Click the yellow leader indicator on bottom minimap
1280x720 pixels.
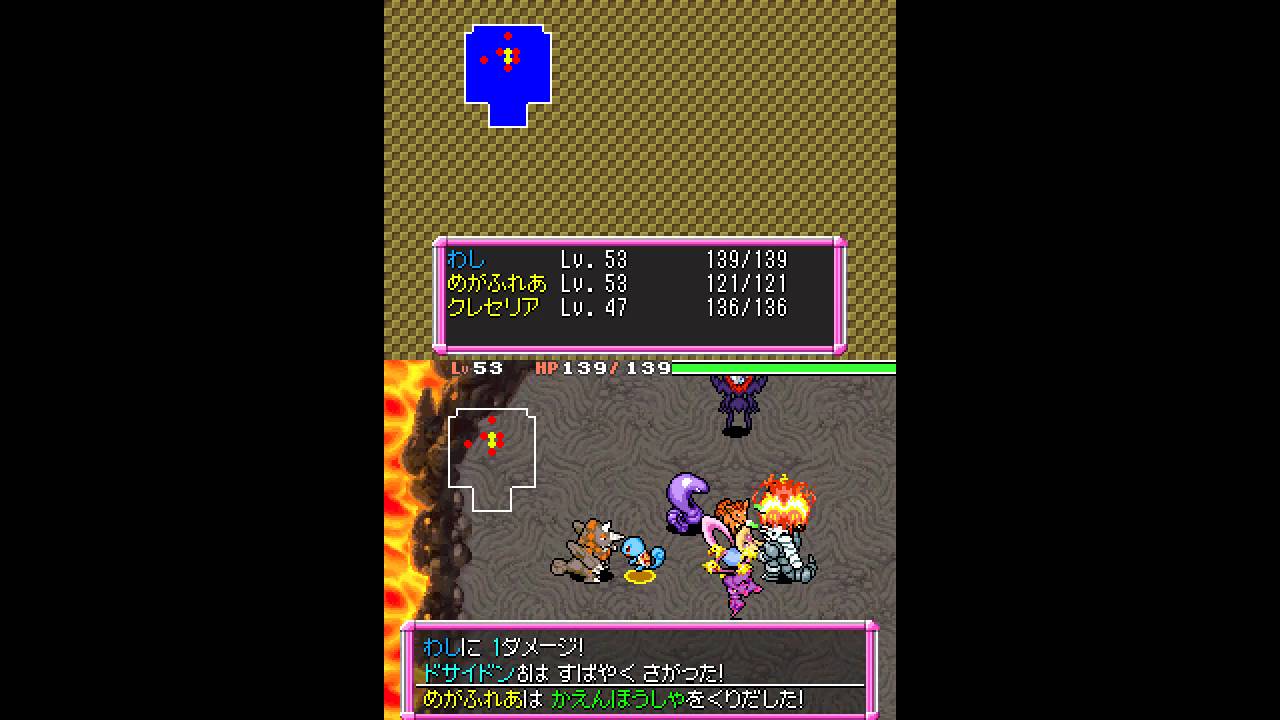click(x=491, y=438)
